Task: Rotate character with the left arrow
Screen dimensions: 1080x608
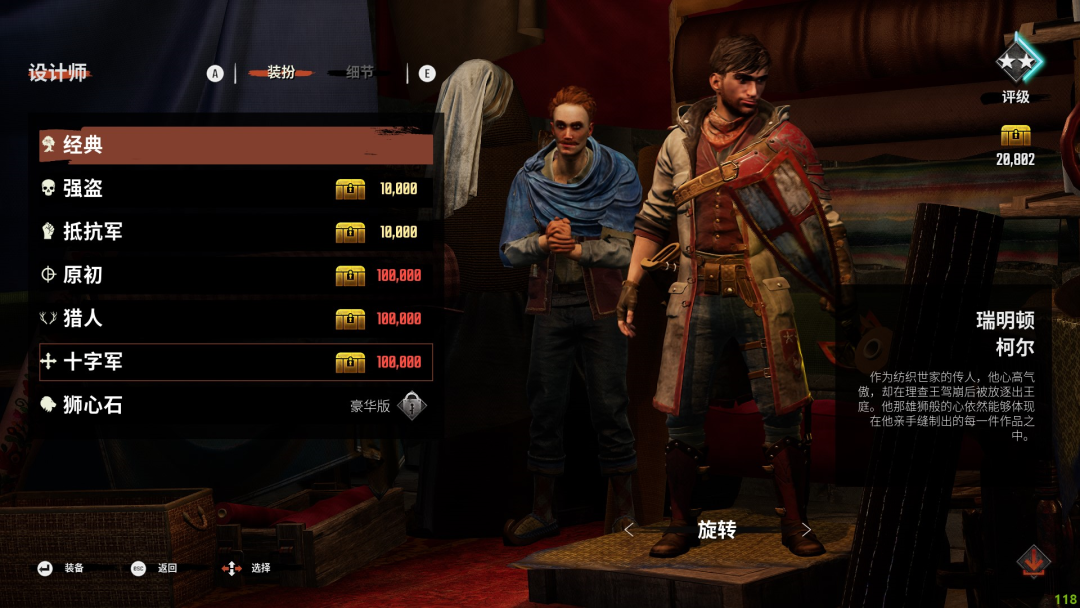Action: click(x=629, y=530)
